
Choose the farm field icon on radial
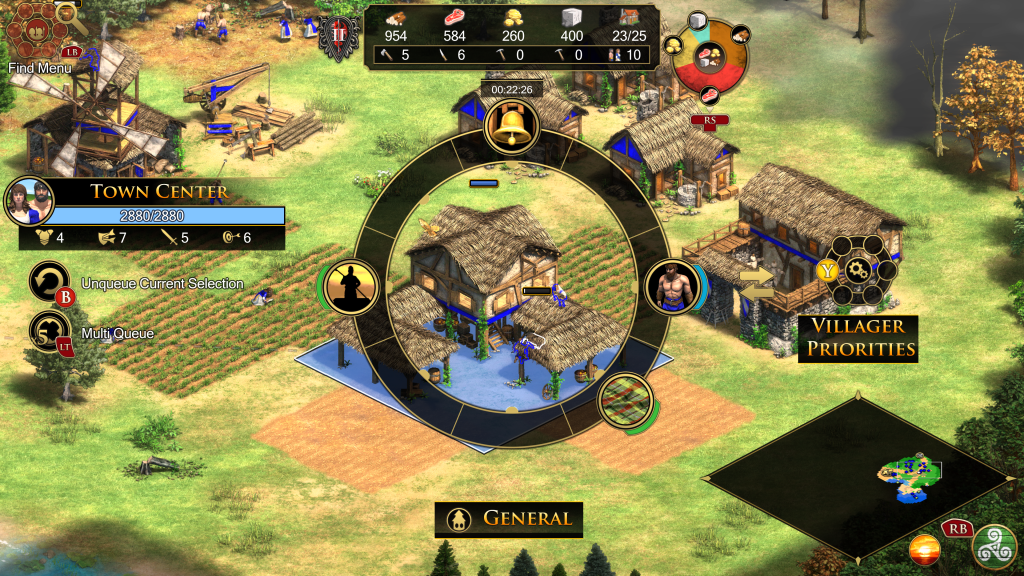coord(625,401)
